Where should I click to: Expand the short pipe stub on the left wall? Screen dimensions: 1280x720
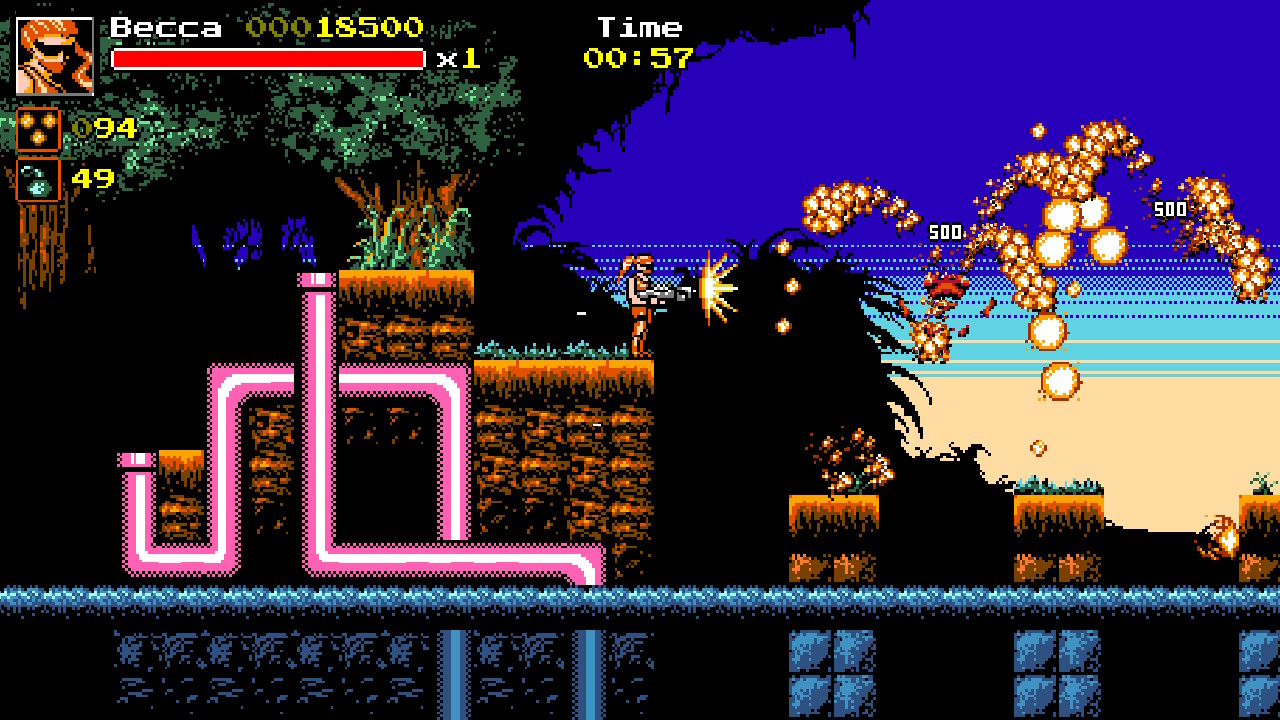(x=135, y=462)
